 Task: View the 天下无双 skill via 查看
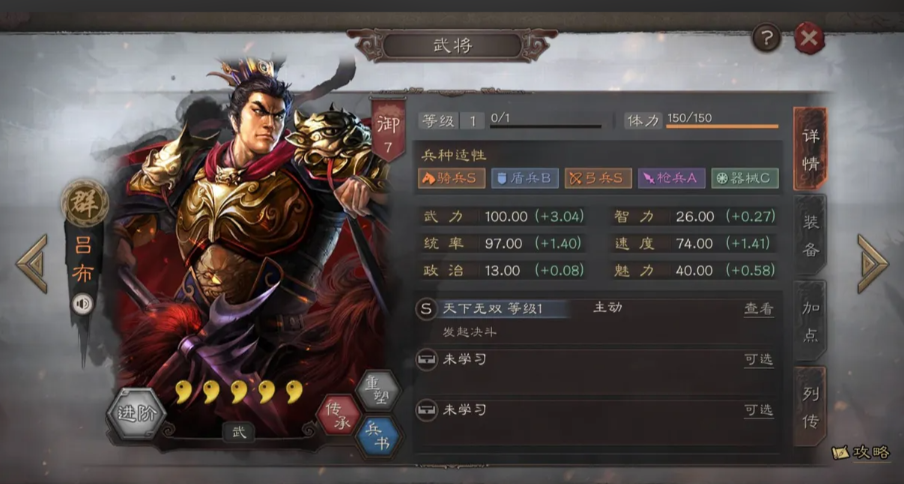[x=758, y=309]
